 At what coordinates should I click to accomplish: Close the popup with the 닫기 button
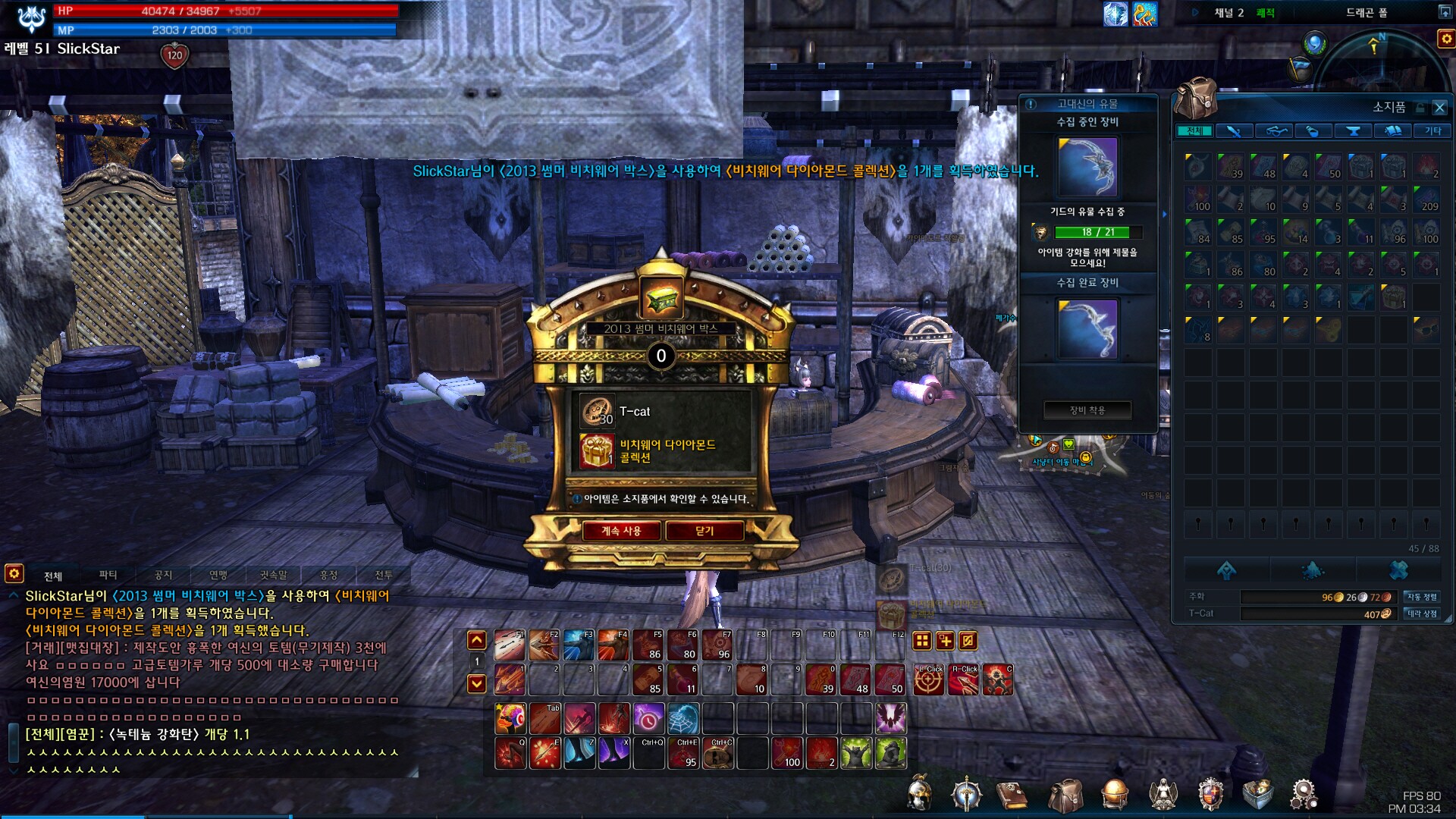click(x=704, y=531)
